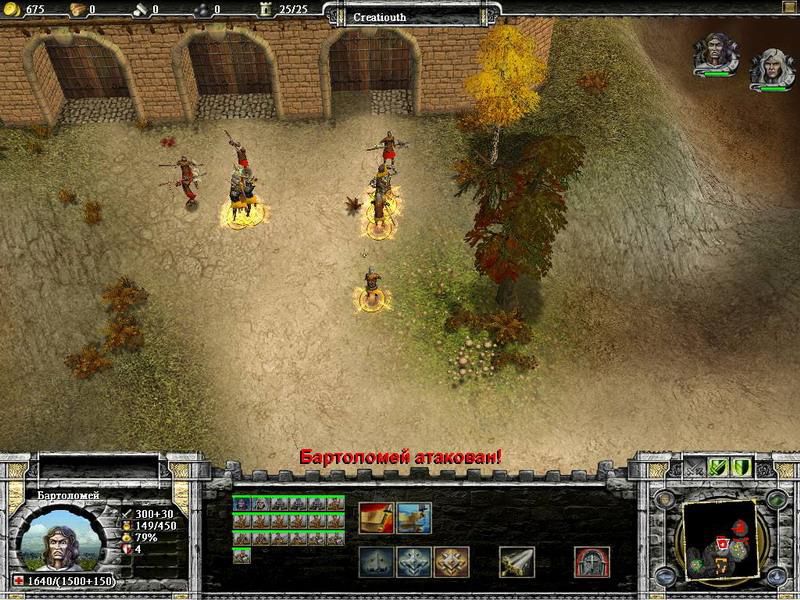Choose the dark steel formation icon
Viewport: 800px width, 600px height.
tap(376, 562)
